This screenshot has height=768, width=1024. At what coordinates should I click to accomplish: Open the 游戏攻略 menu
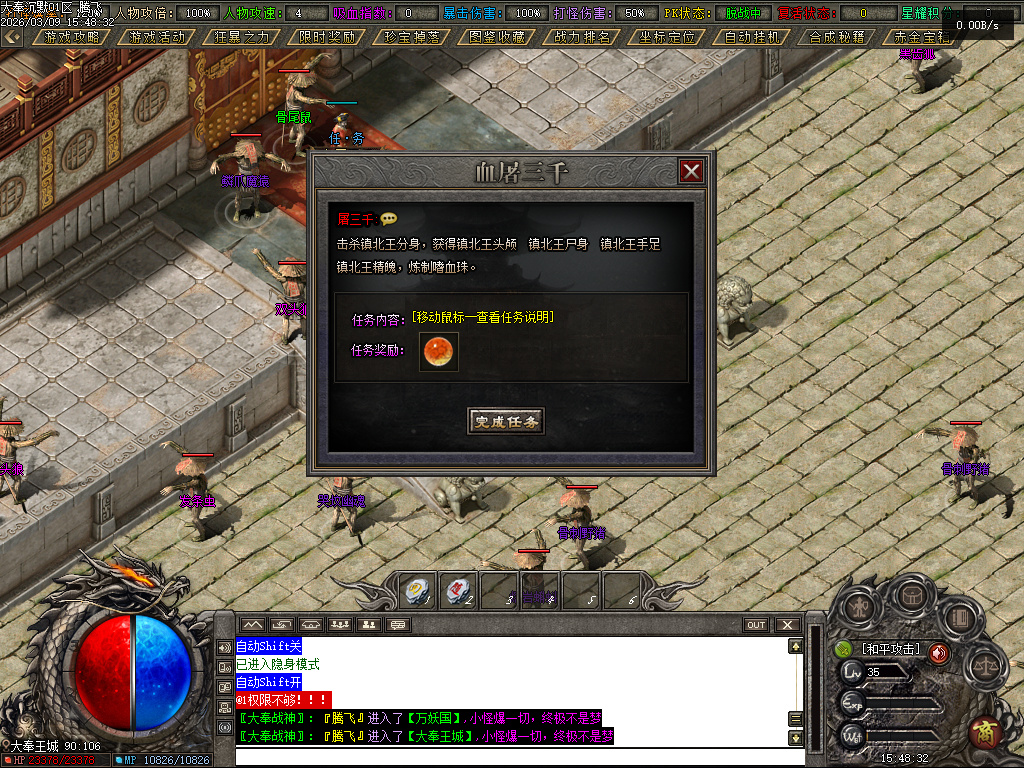72,36
